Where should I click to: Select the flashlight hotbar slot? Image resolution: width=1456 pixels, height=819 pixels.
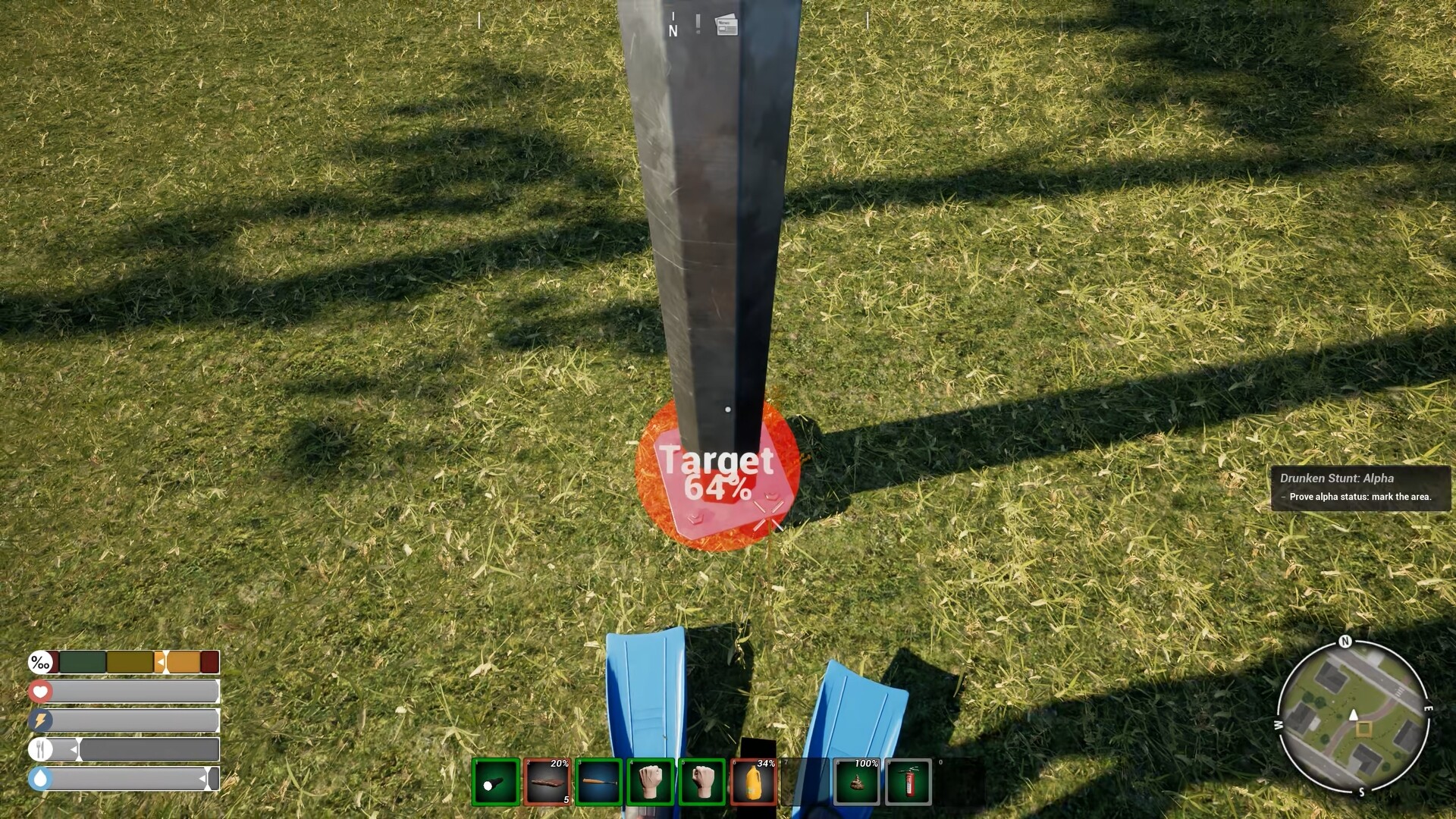click(x=496, y=782)
